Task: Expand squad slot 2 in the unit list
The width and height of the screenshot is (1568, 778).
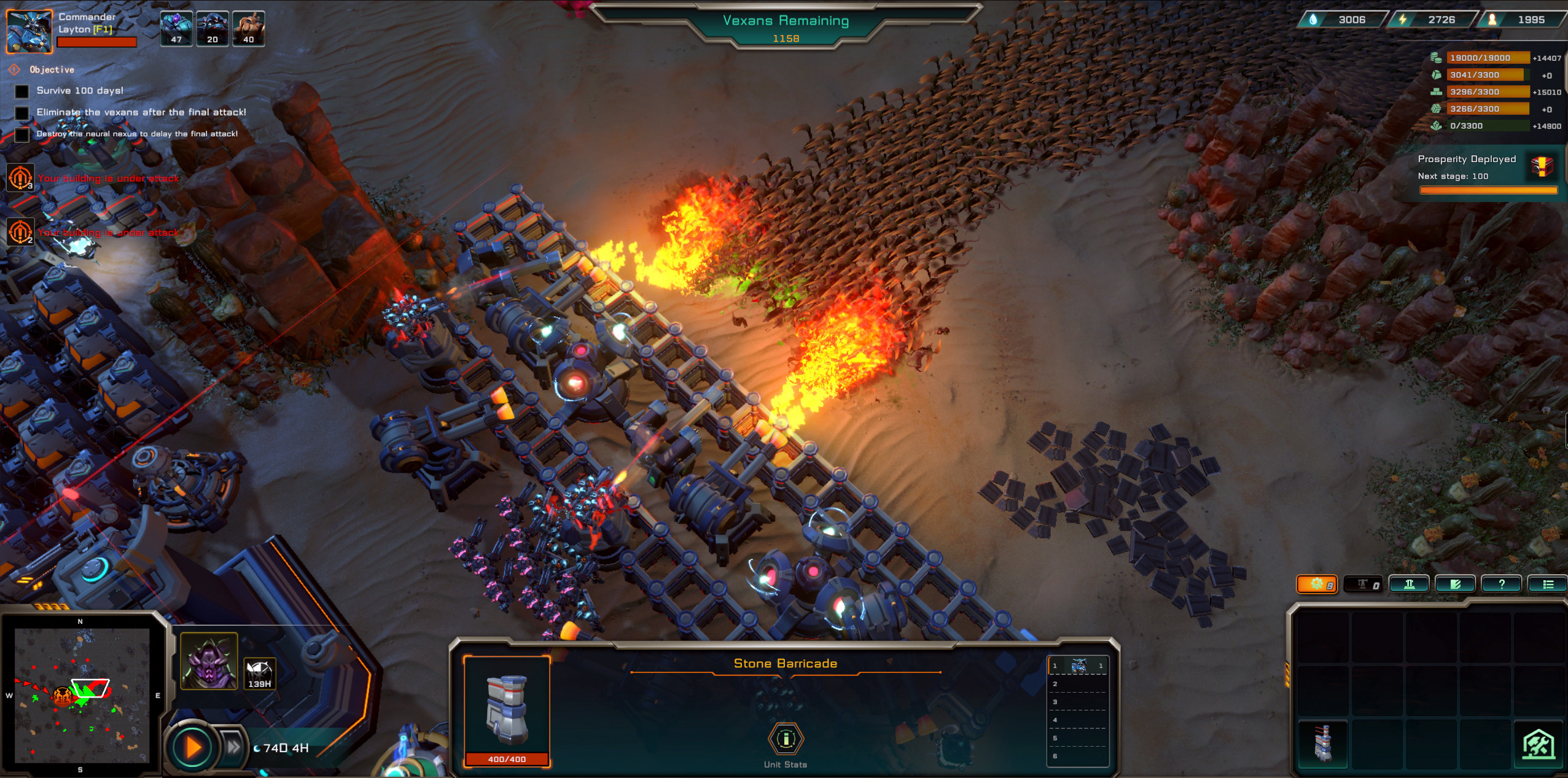Action: [x=1078, y=684]
